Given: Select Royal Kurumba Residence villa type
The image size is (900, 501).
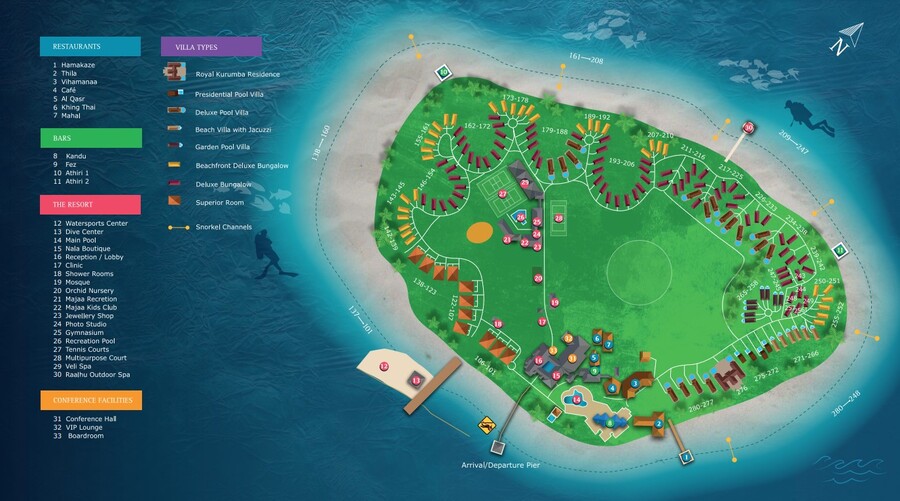Looking at the screenshot, I should (237, 74).
